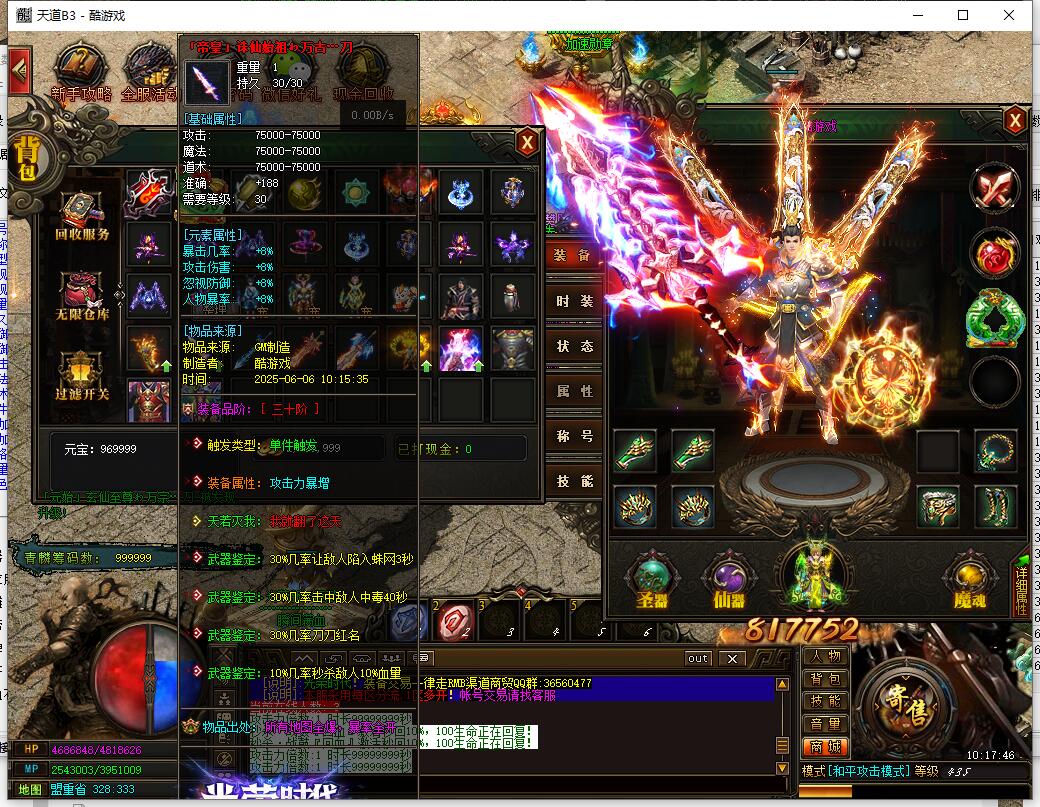The image size is (1040, 807).
Task: Open the 仙器 immortal relic orb
Action: tap(729, 580)
